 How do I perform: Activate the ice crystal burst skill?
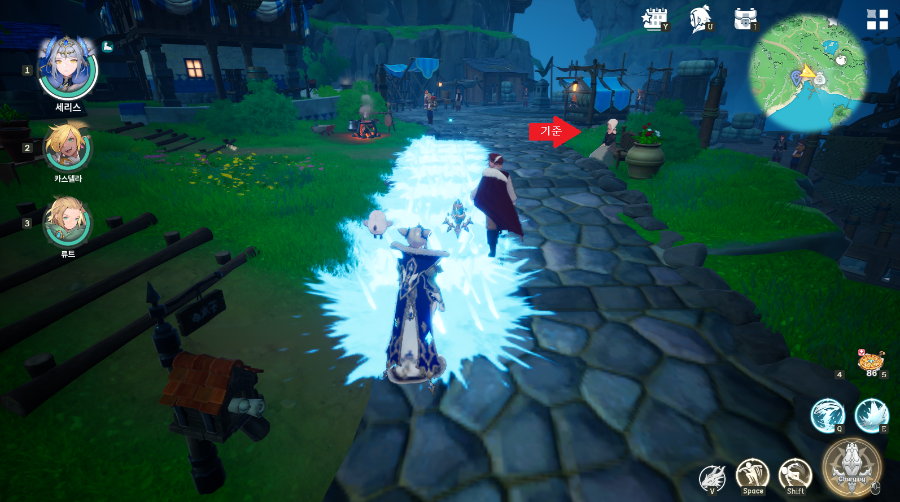871,415
